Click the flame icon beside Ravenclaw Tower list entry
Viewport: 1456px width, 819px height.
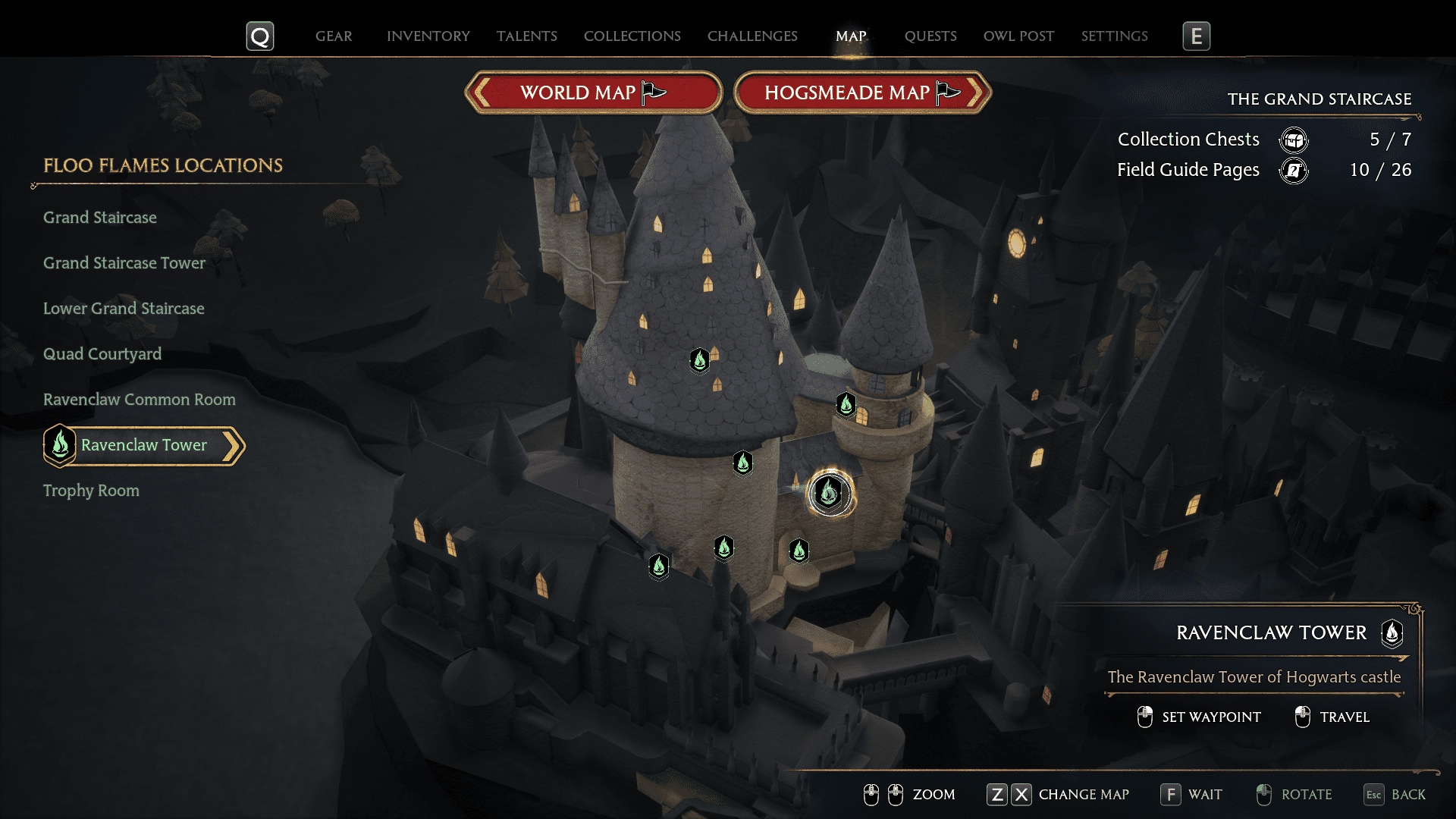pyautogui.click(x=59, y=446)
